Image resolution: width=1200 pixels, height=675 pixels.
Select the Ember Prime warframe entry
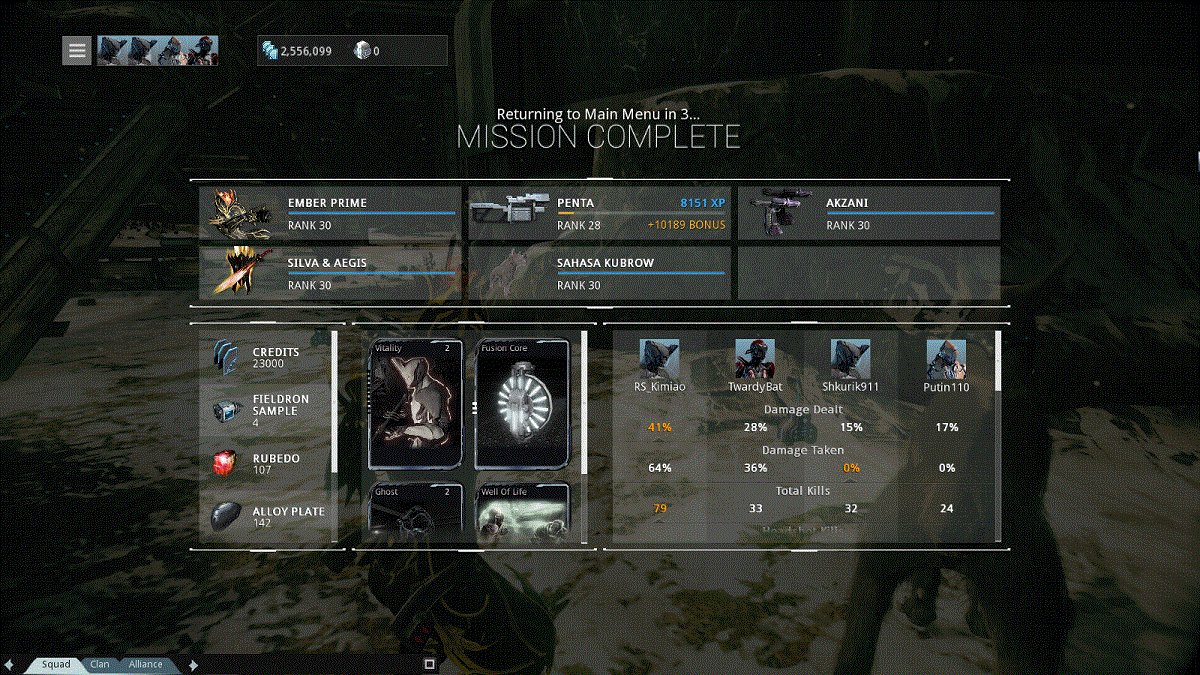[x=330, y=213]
